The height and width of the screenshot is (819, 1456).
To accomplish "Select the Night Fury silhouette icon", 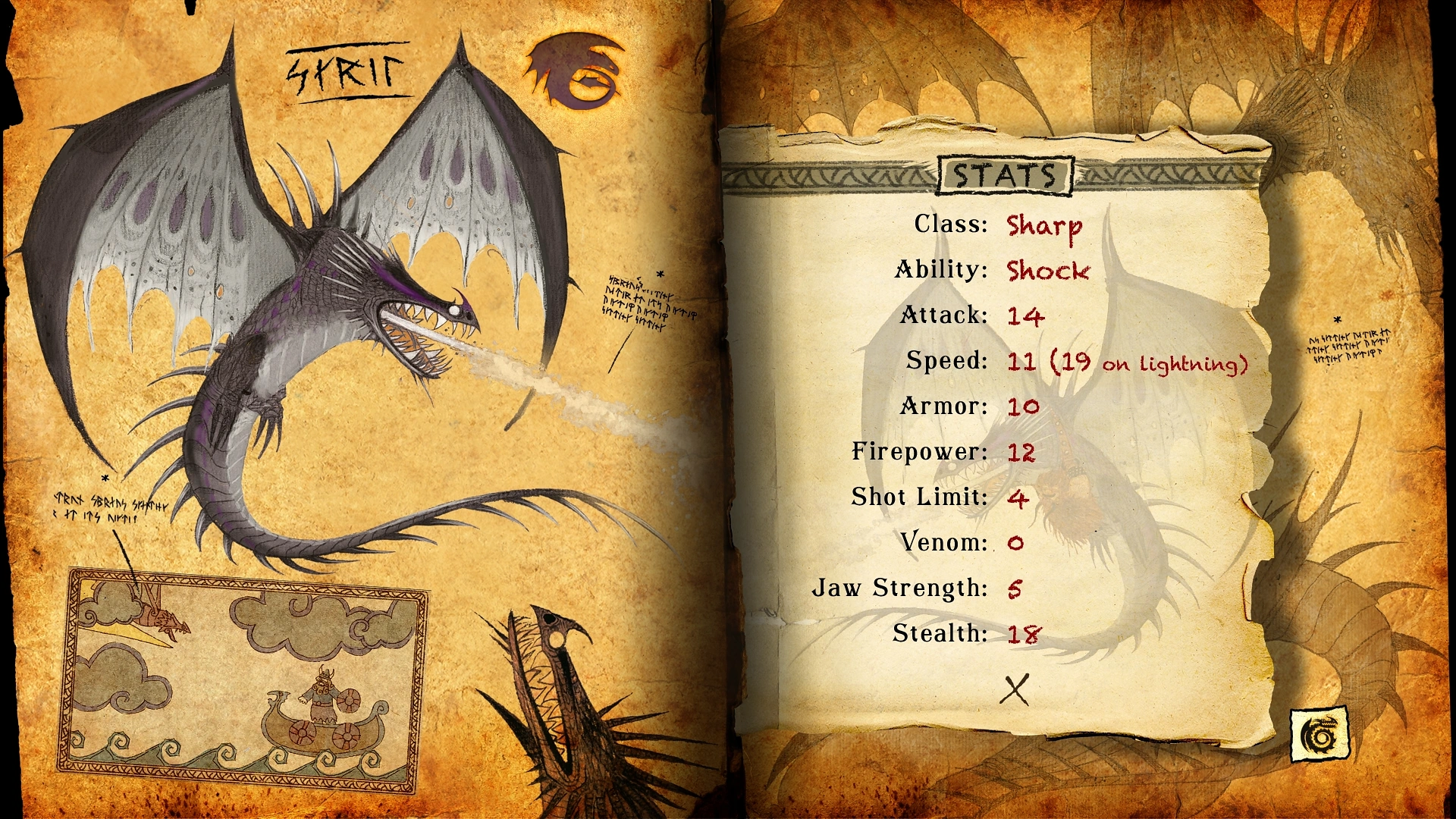I will pyautogui.click(x=576, y=72).
